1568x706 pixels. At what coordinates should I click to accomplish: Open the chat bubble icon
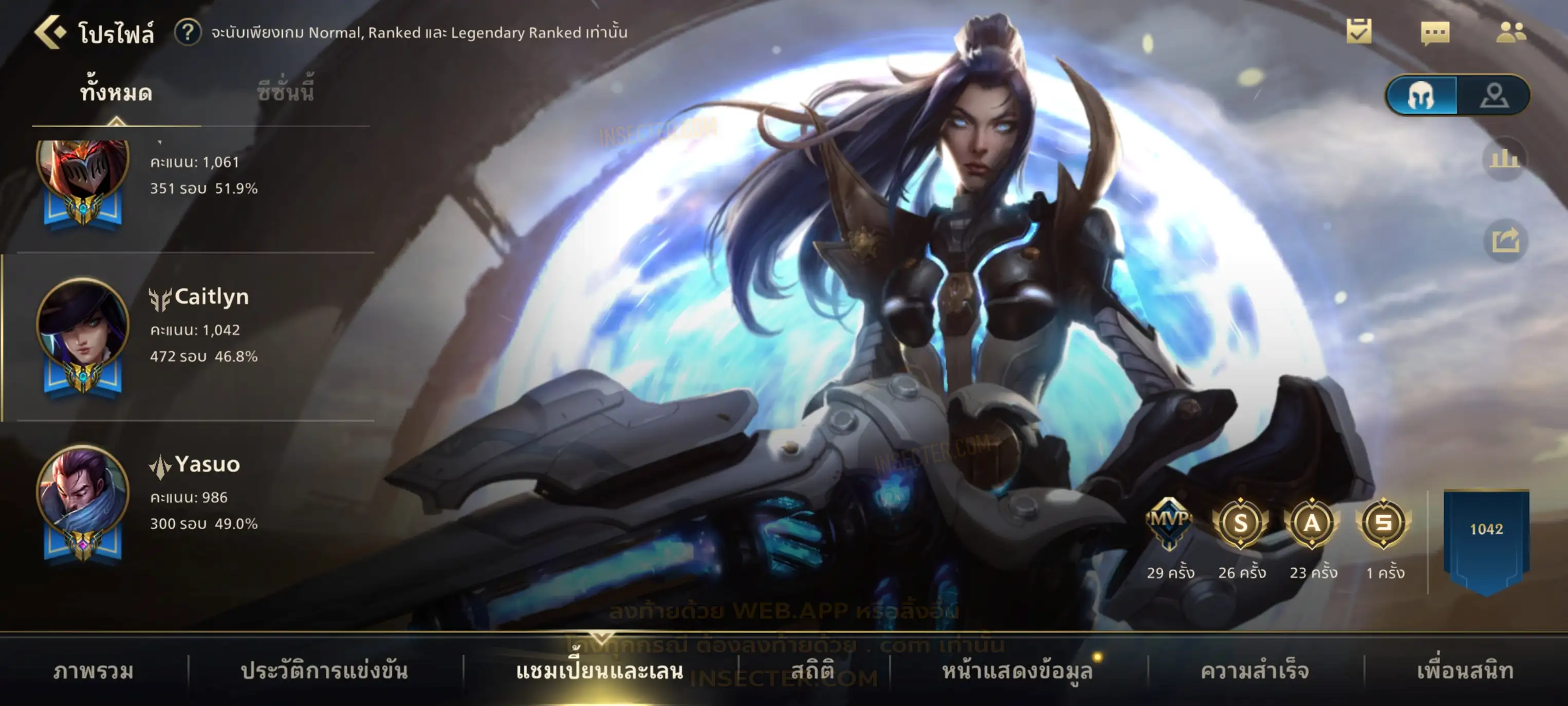pyautogui.click(x=1435, y=33)
